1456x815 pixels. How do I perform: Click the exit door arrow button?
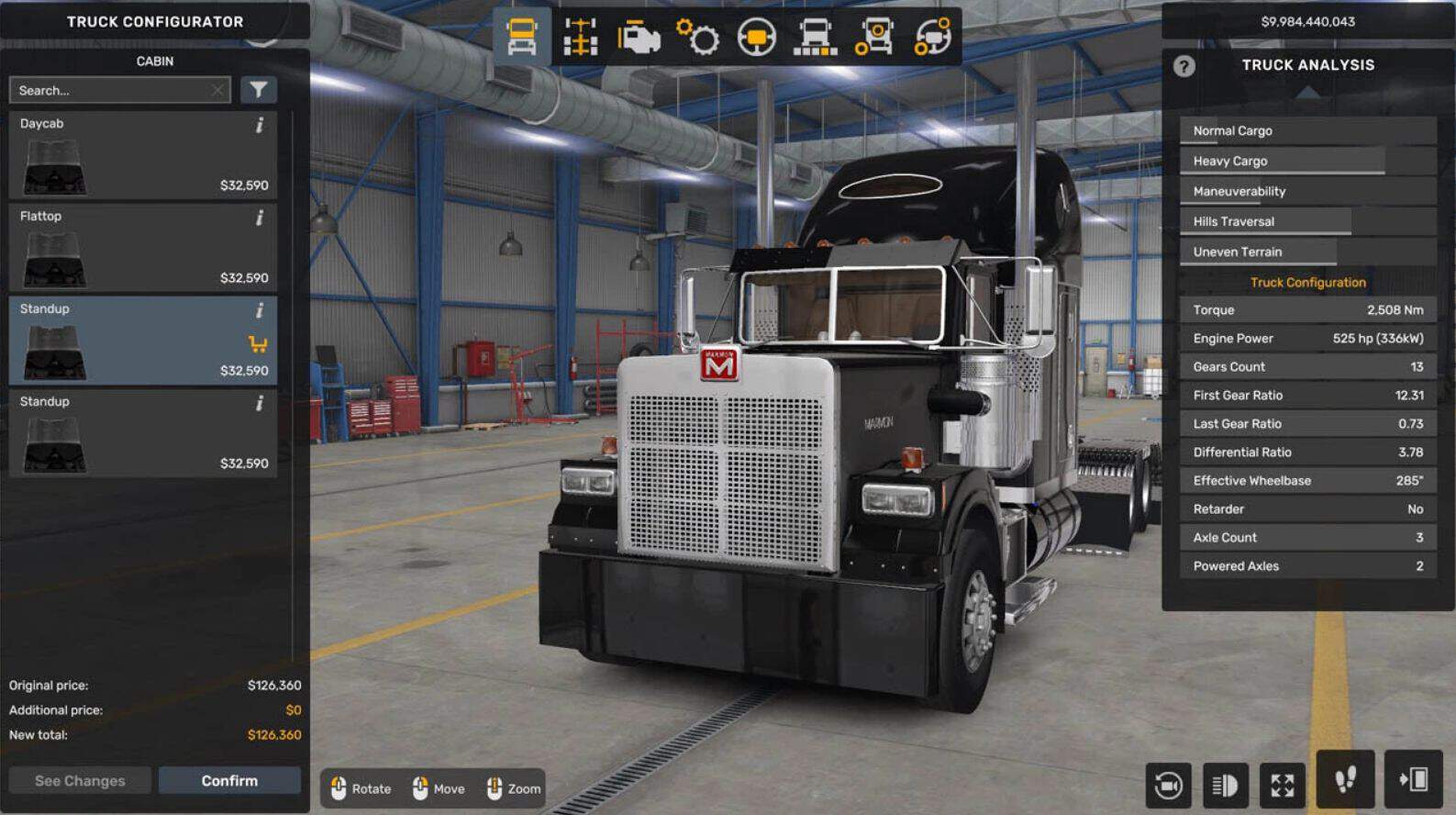point(1413,780)
